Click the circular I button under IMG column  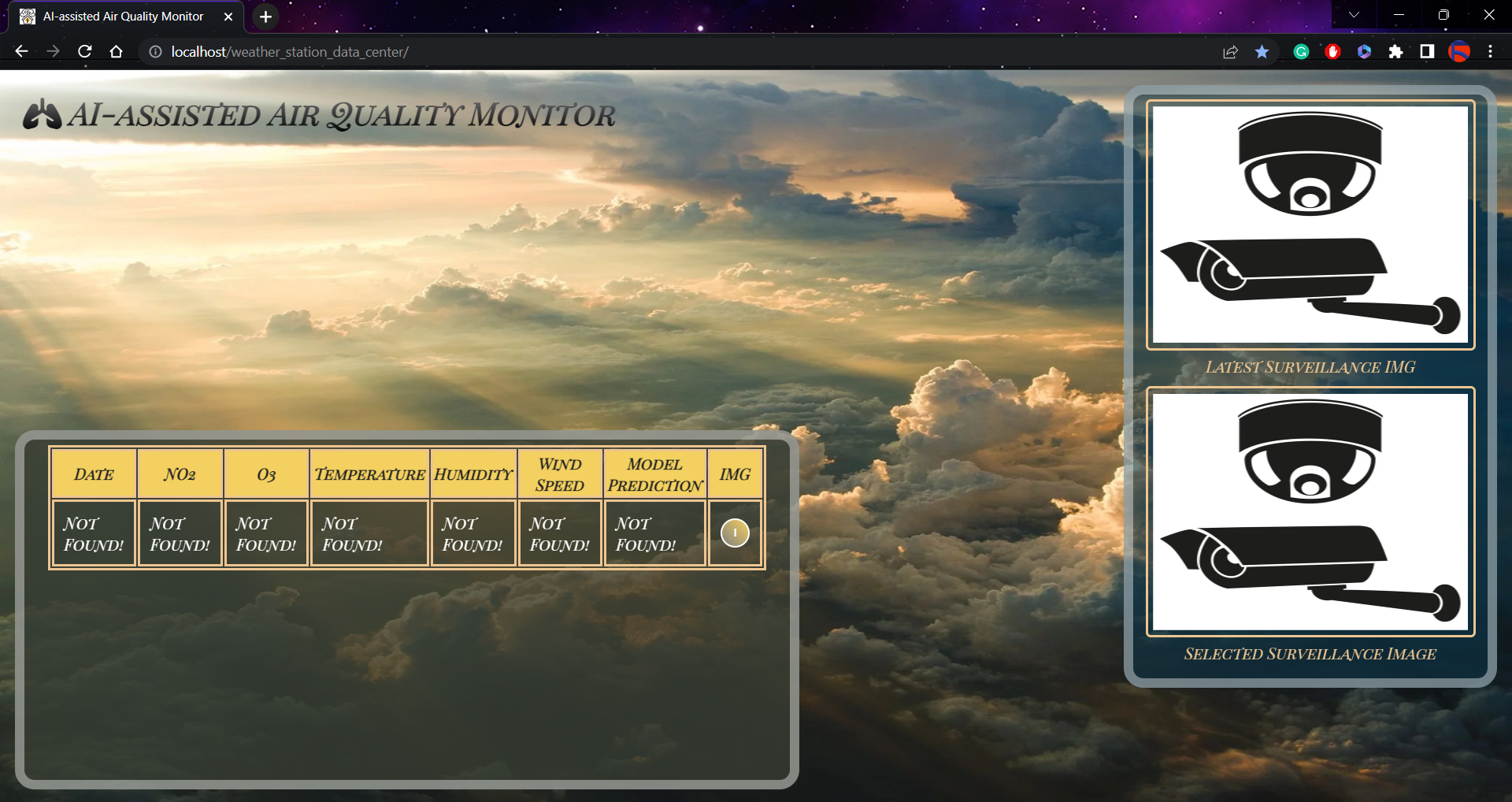click(735, 533)
